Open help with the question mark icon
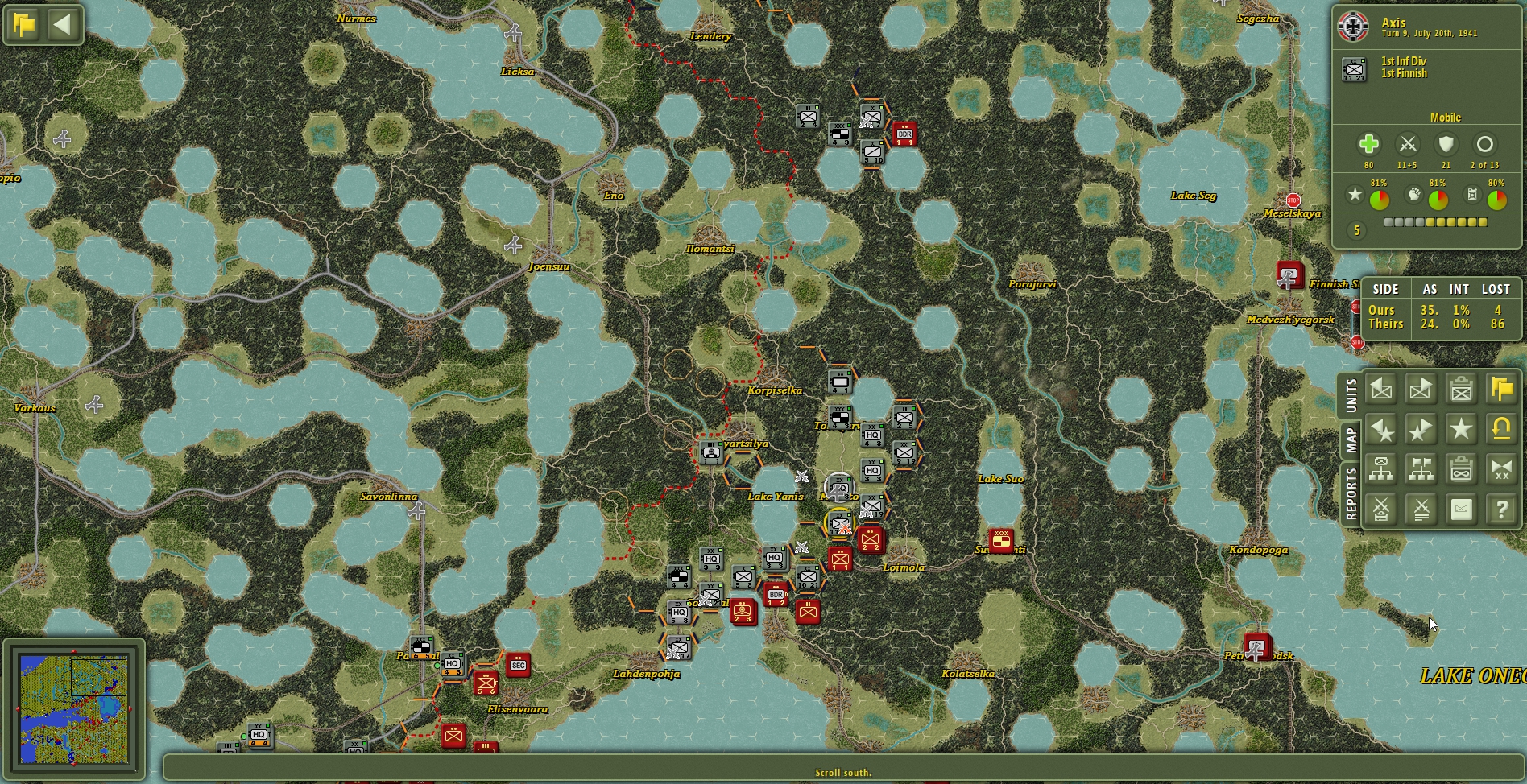1527x784 pixels. click(x=1500, y=510)
